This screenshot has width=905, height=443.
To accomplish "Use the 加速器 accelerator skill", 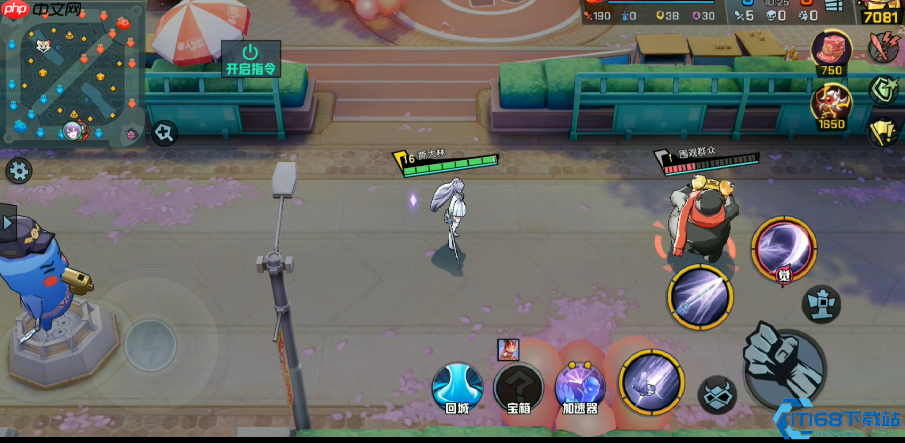I will [x=580, y=388].
